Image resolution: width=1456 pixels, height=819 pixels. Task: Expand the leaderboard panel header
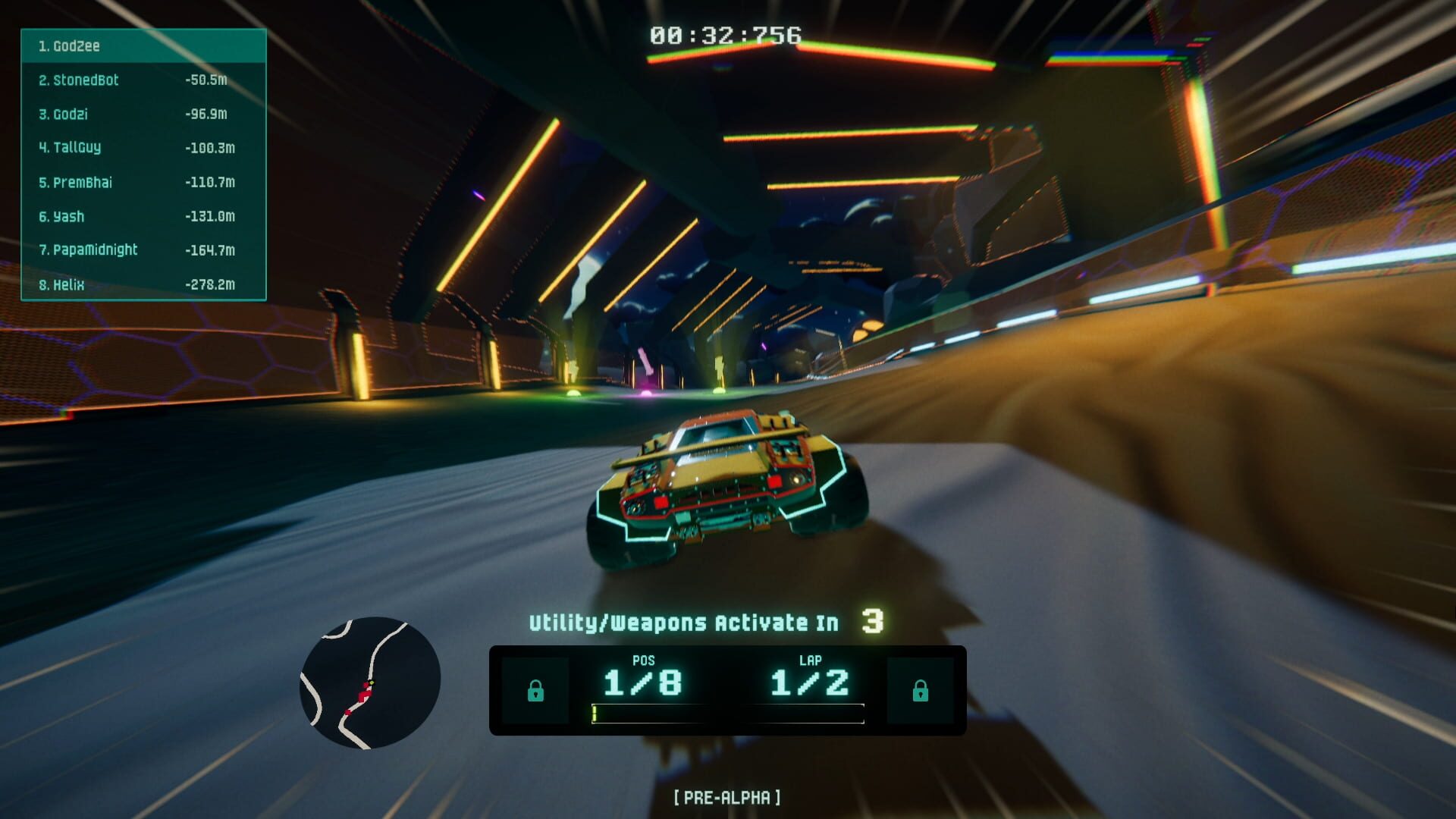click(143, 46)
